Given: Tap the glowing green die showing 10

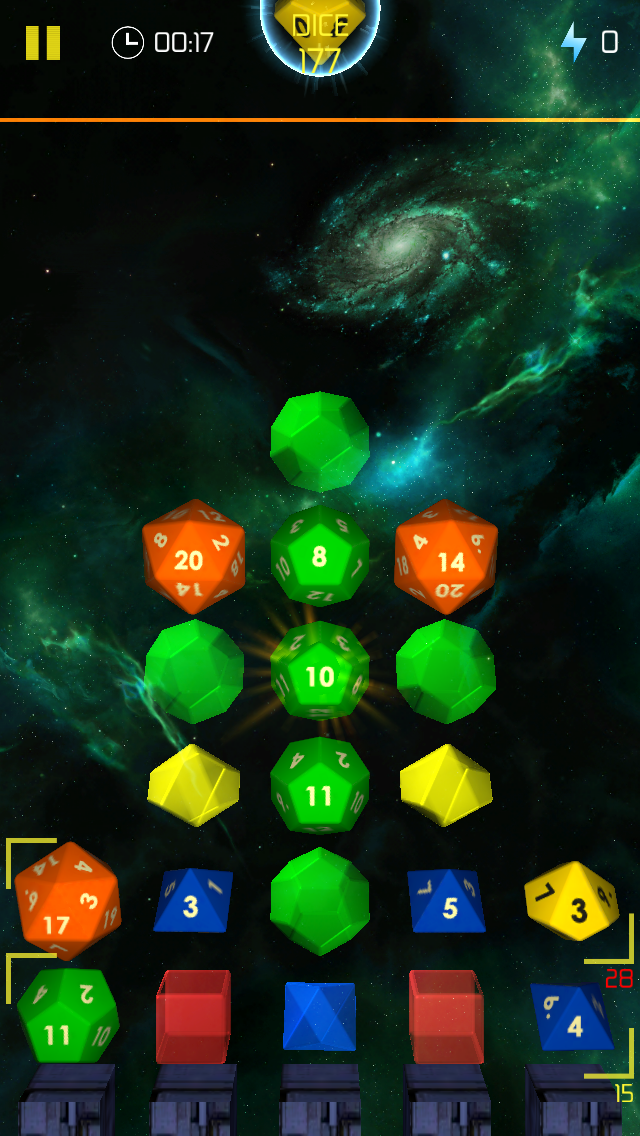Looking at the screenshot, I should (x=320, y=671).
